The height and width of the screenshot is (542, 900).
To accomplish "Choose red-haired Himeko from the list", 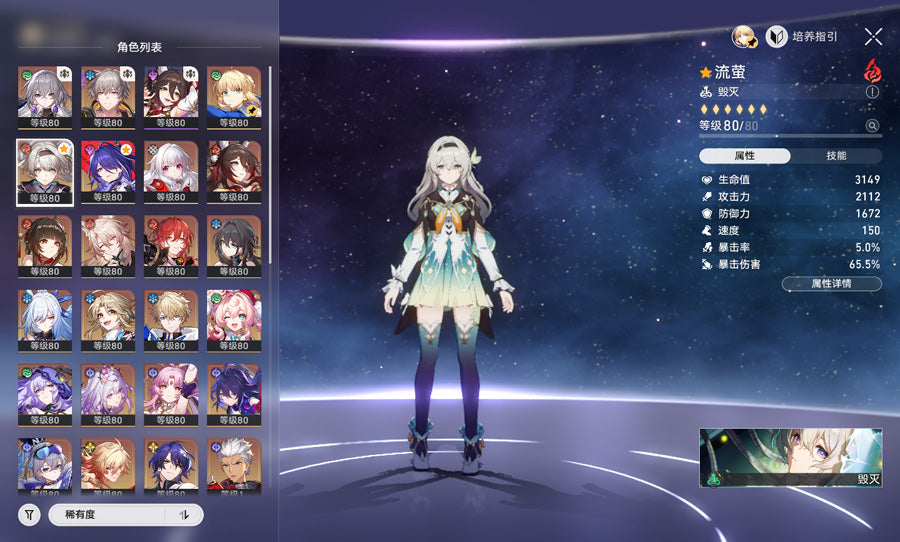I will (x=171, y=245).
